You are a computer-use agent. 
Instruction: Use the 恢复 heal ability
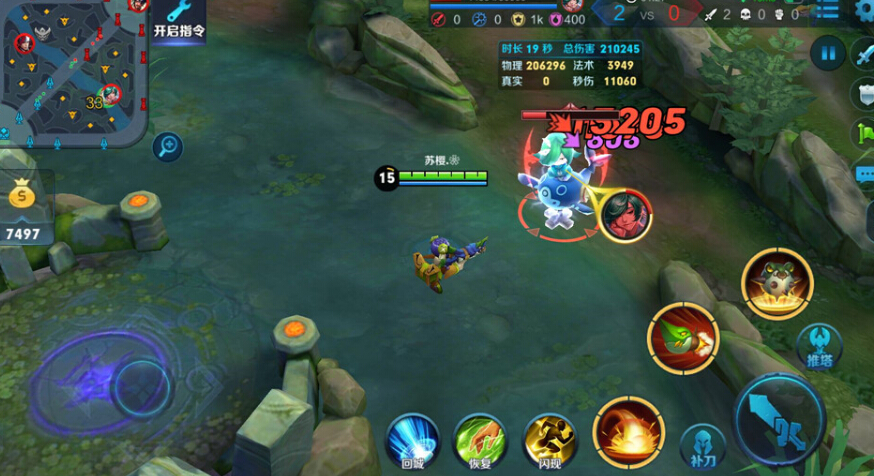pos(481,441)
